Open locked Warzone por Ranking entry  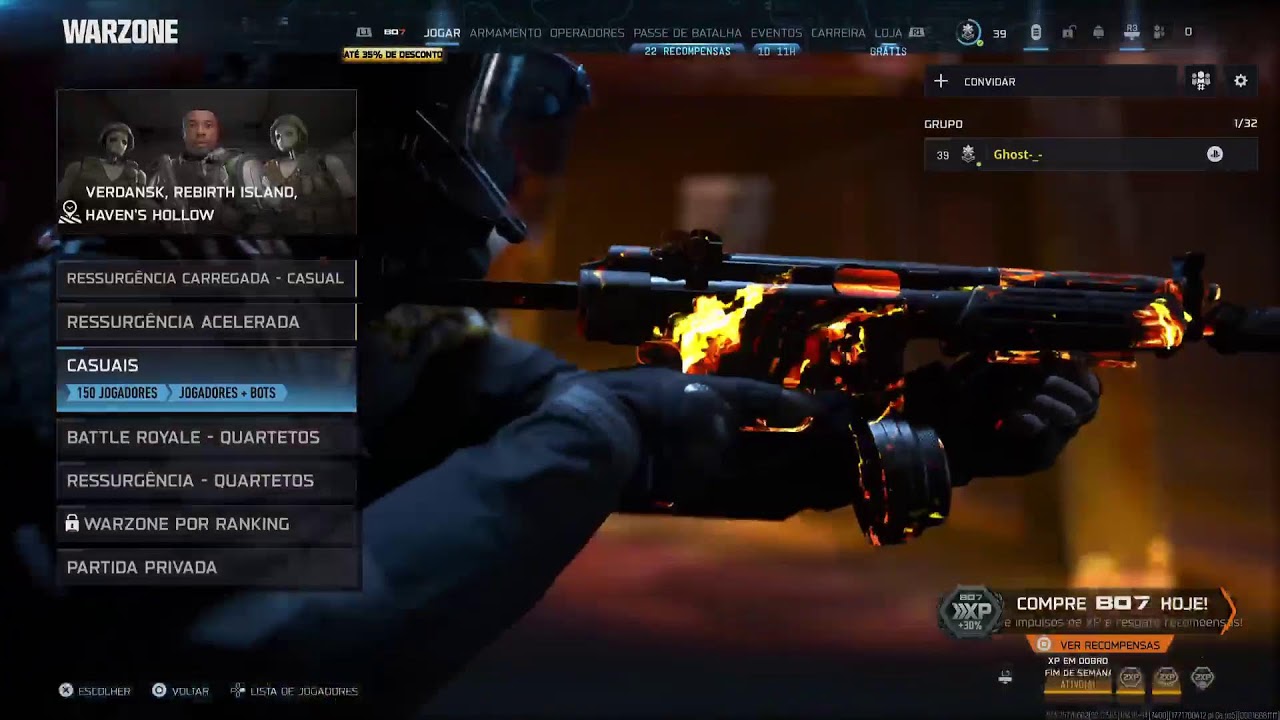(205, 524)
